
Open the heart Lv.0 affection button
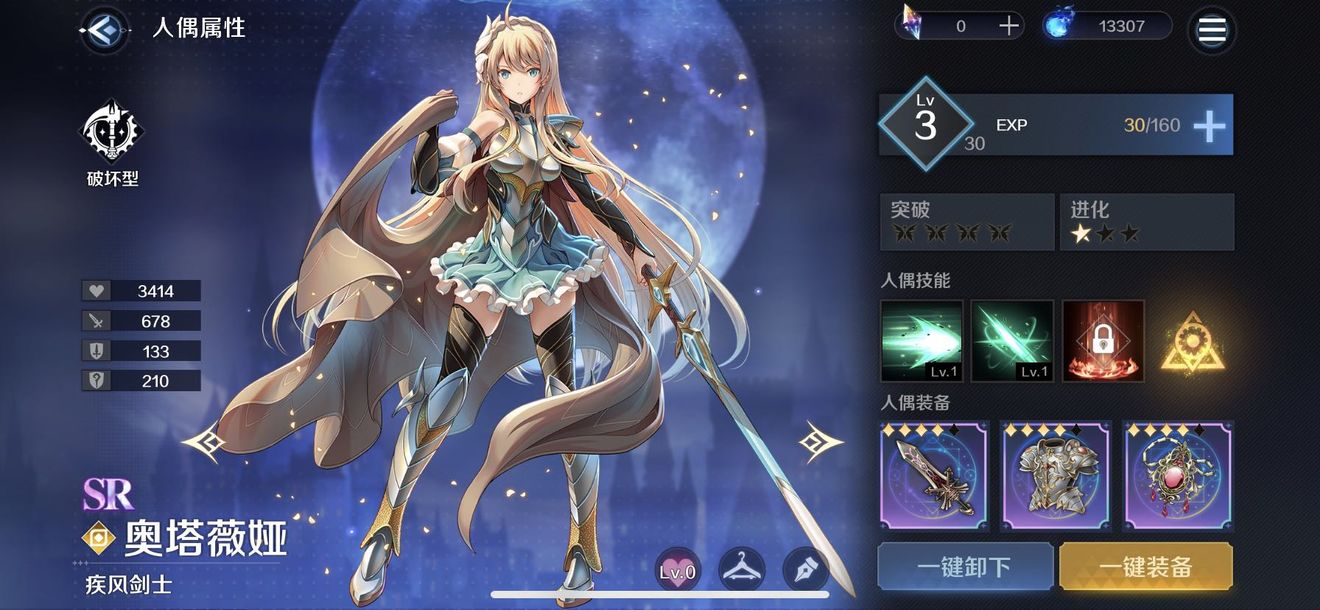[677, 571]
